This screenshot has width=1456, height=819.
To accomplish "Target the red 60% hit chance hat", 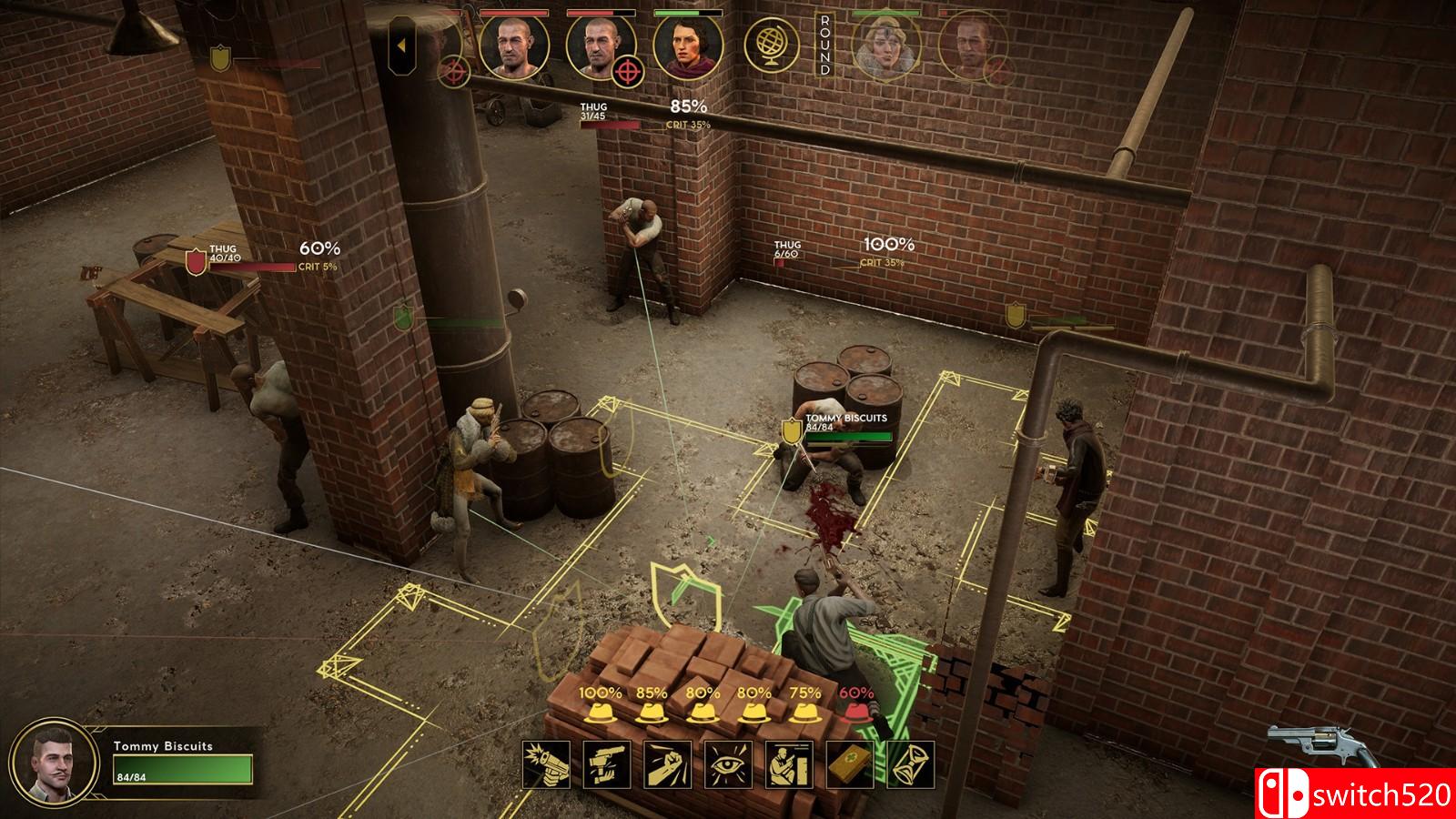I will tap(855, 713).
